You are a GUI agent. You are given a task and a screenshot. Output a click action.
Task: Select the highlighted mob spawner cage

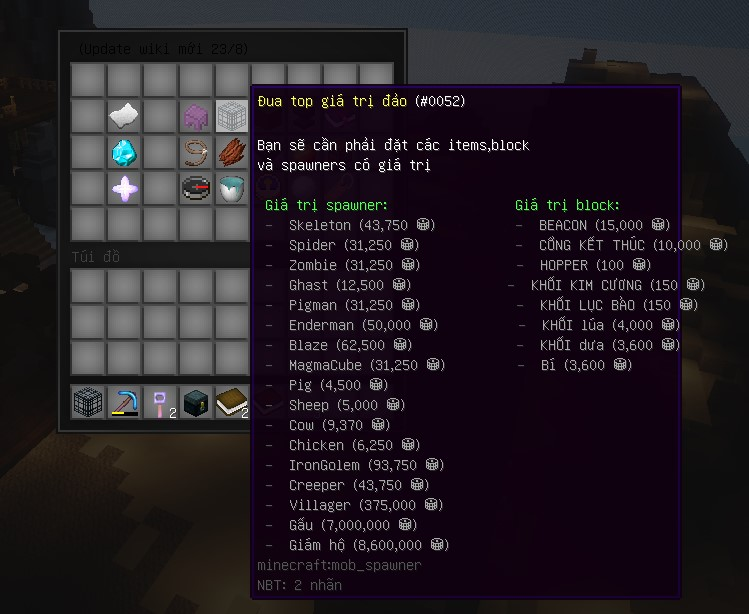tap(232, 116)
